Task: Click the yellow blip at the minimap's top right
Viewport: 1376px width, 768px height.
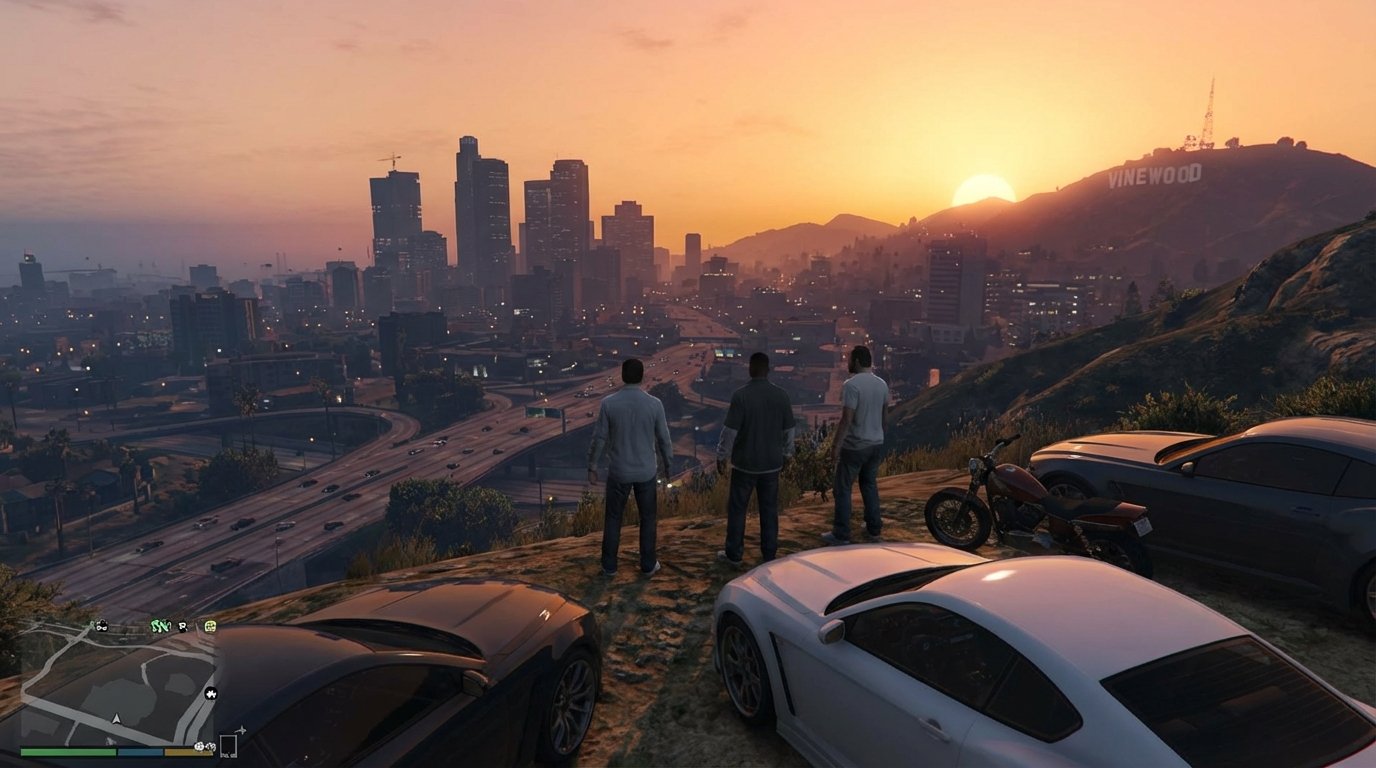Action: (x=210, y=627)
